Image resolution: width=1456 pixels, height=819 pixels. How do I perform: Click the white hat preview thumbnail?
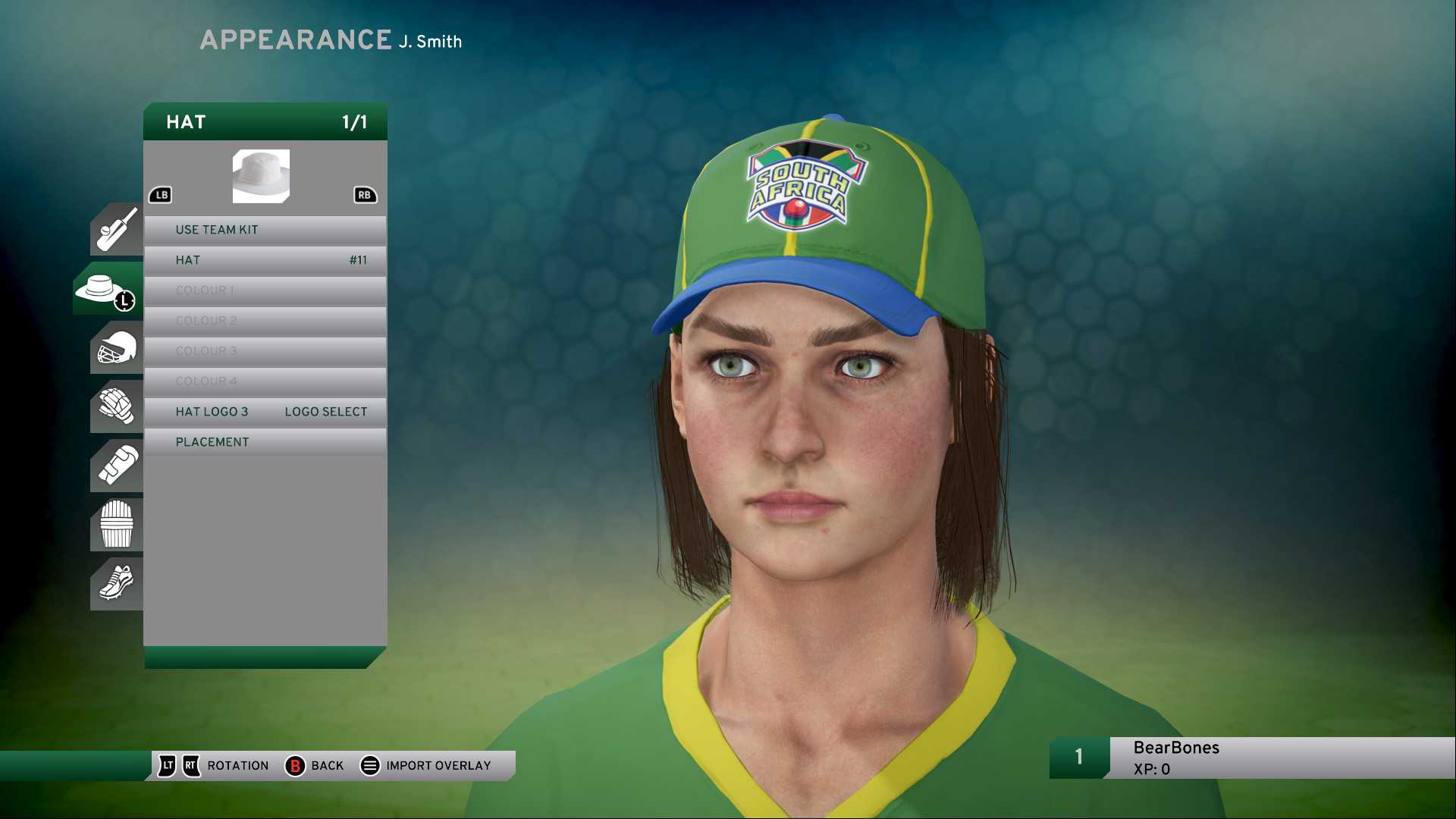pos(261,176)
